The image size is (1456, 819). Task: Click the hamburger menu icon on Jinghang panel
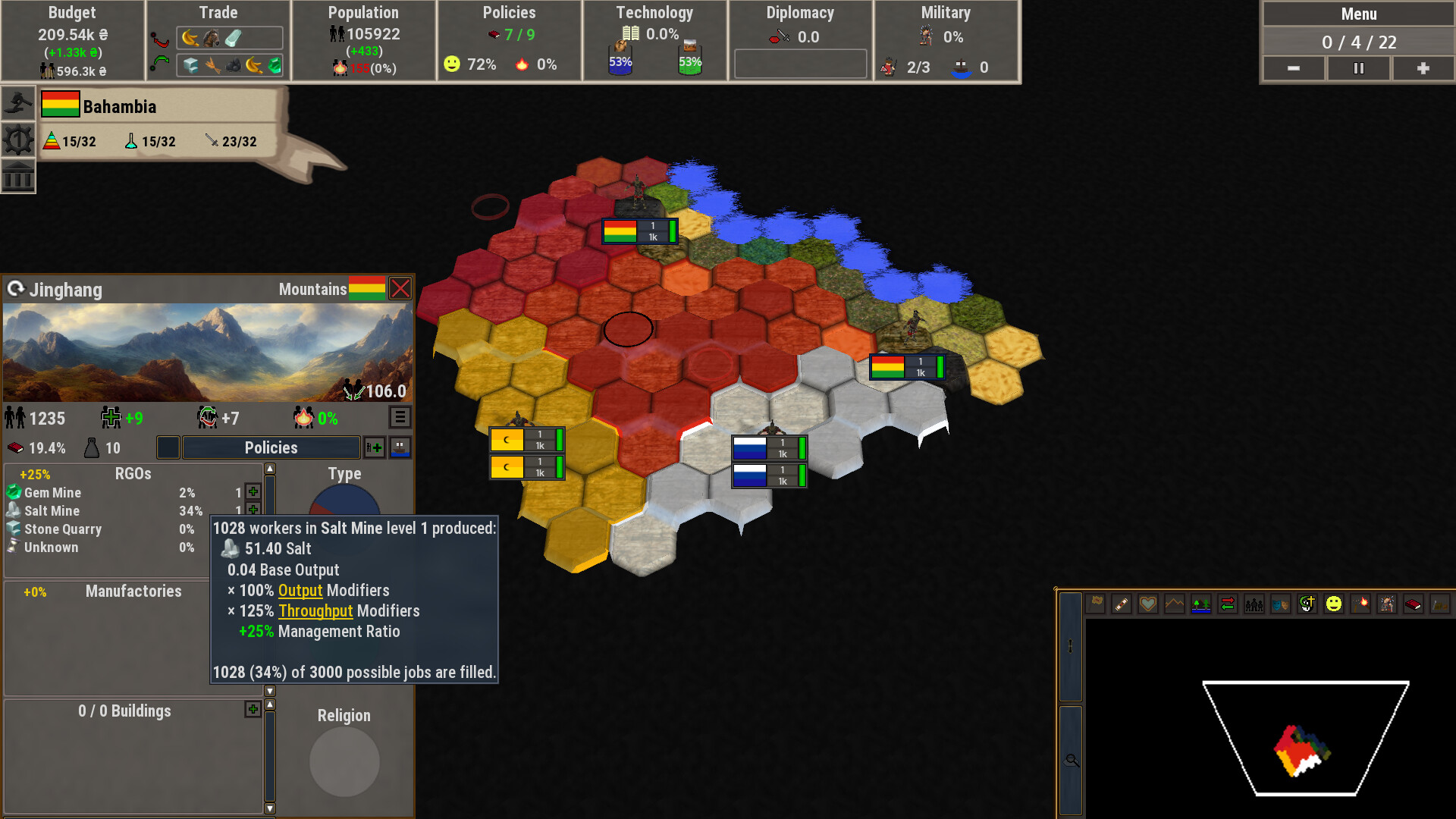coord(400,416)
